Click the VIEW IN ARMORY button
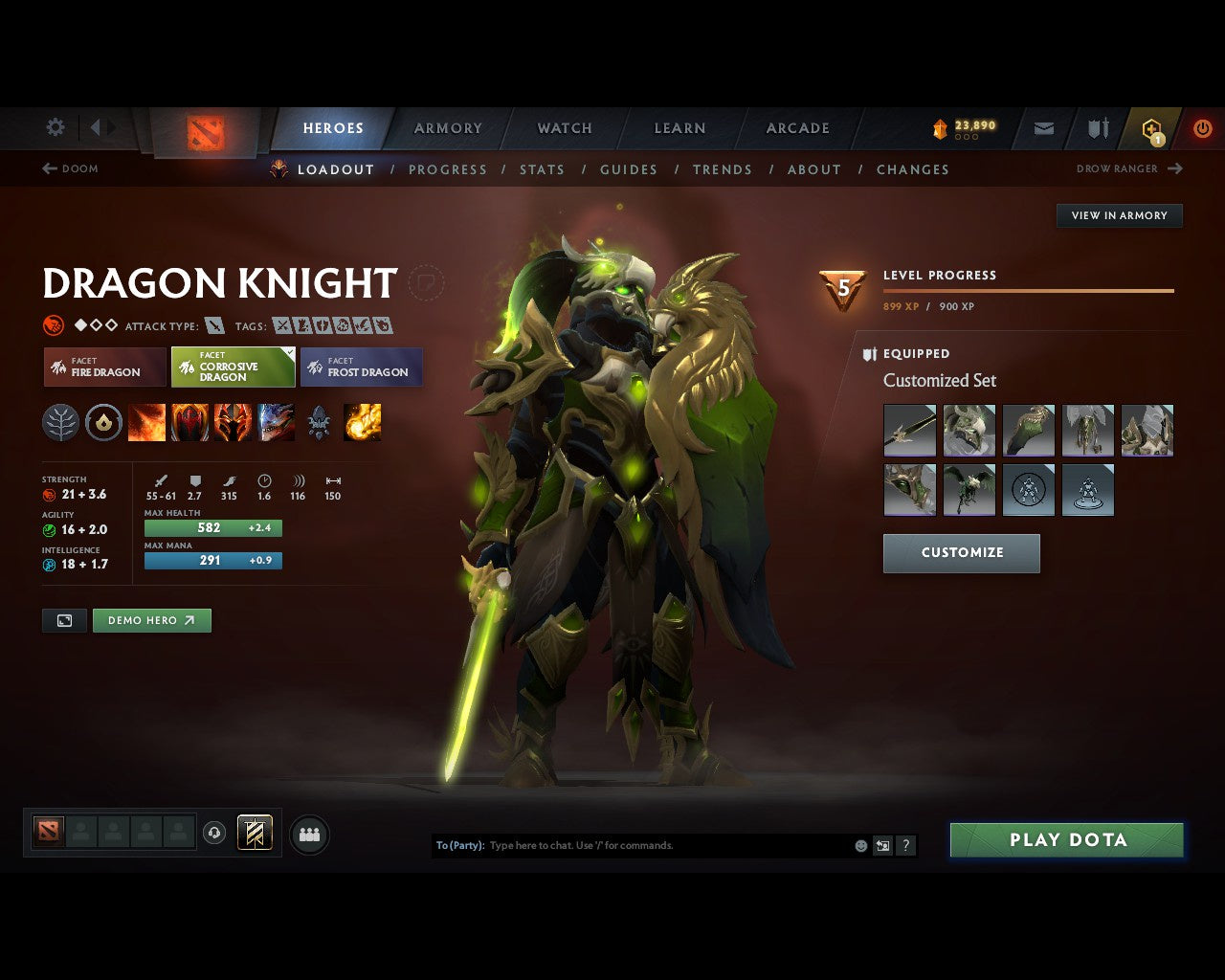1225x980 pixels. (x=1119, y=215)
